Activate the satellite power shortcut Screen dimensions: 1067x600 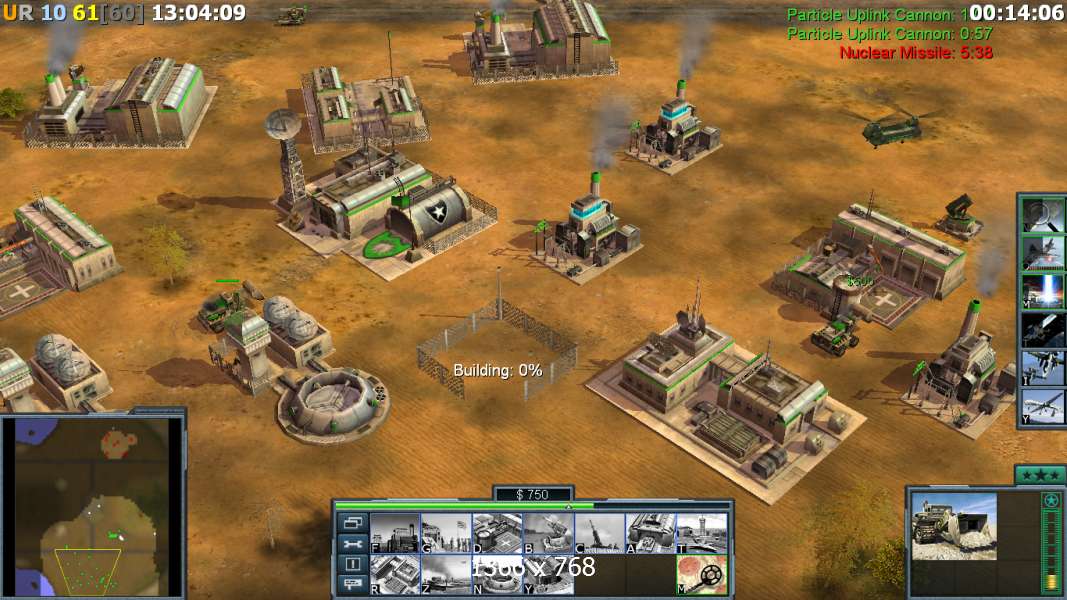point(1043,329)
